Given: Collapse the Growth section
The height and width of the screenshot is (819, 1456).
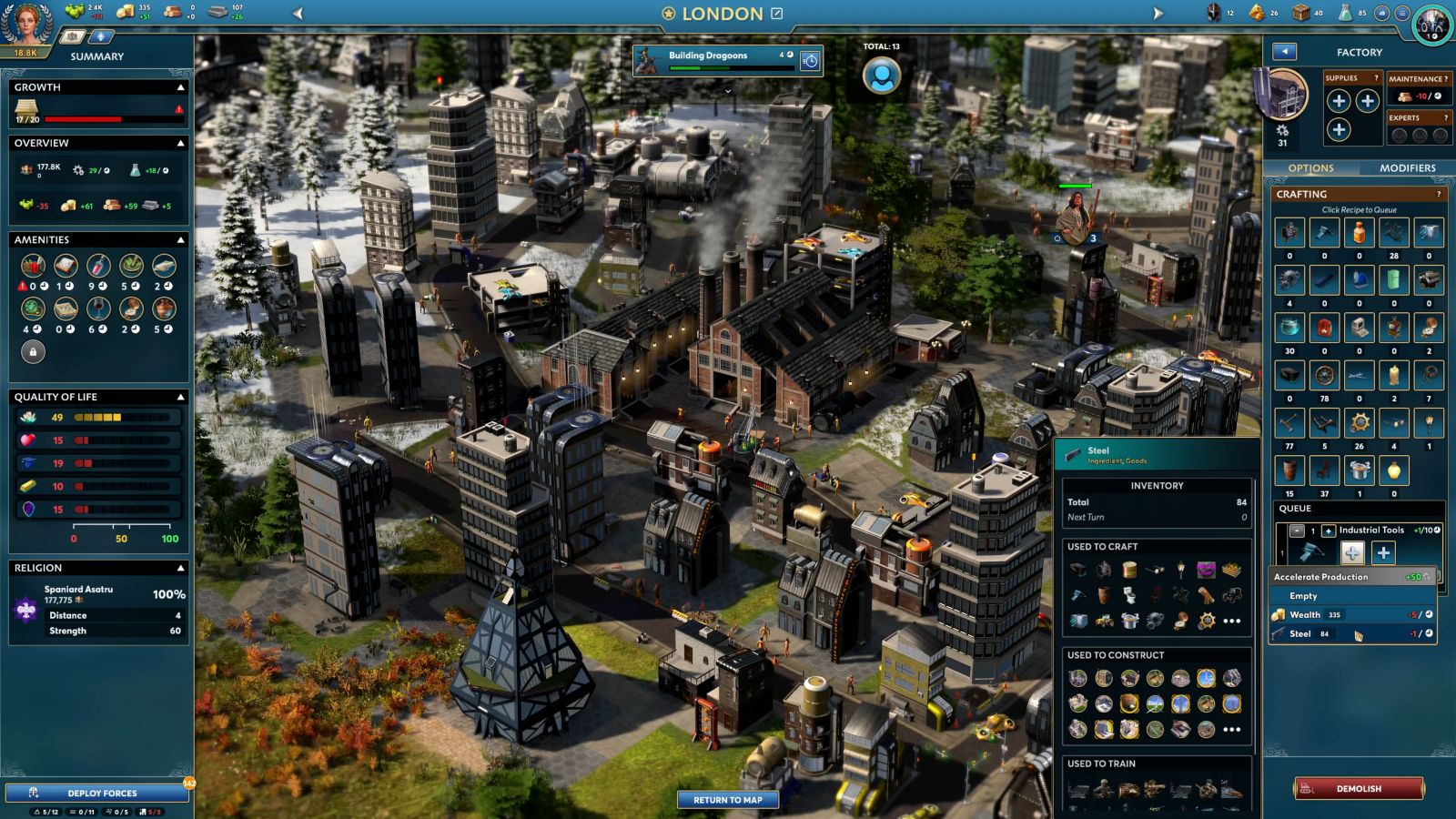Looking at the screenshot, I should point(180,87).
